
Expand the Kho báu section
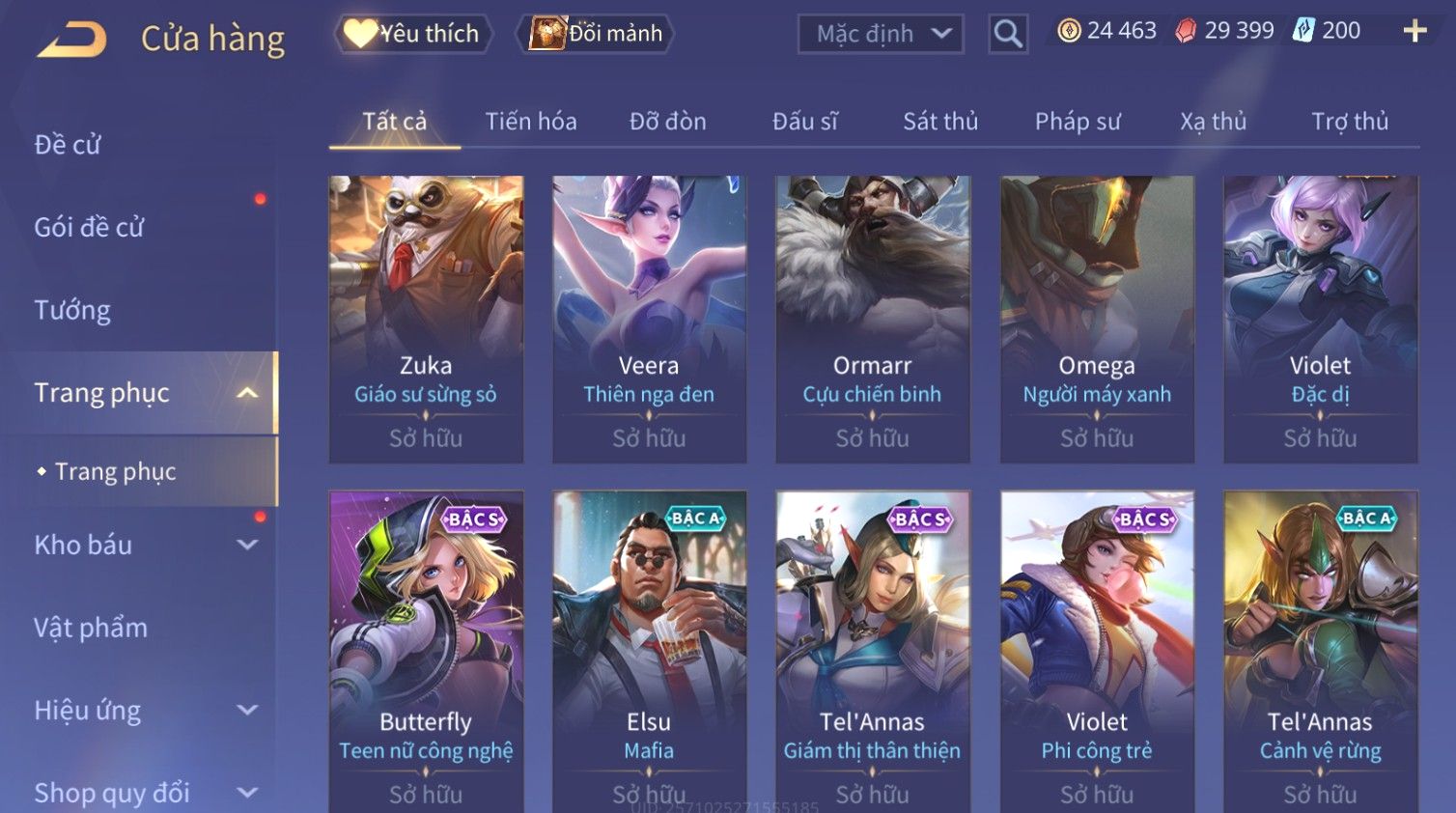click(x=145, y=545)
